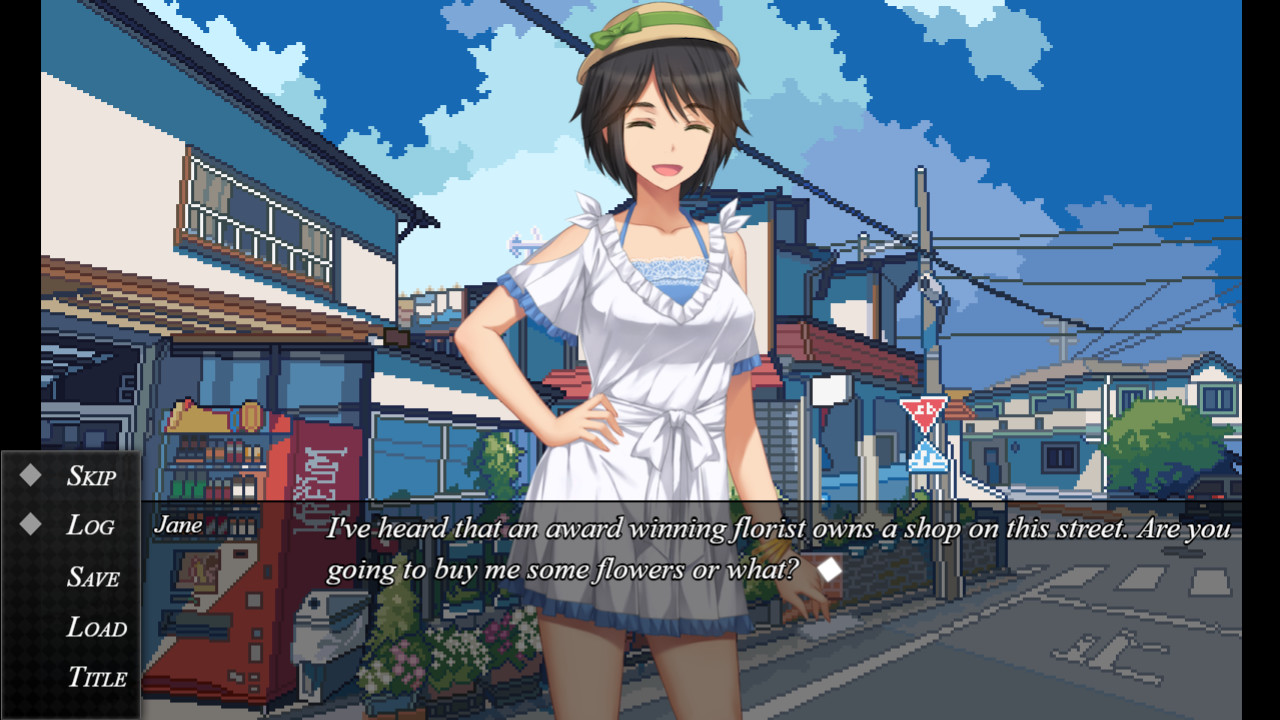Viewport: 1280px width, 720px height.
Task: Open the Log to review past dialogue
Action: click(90, 526)
